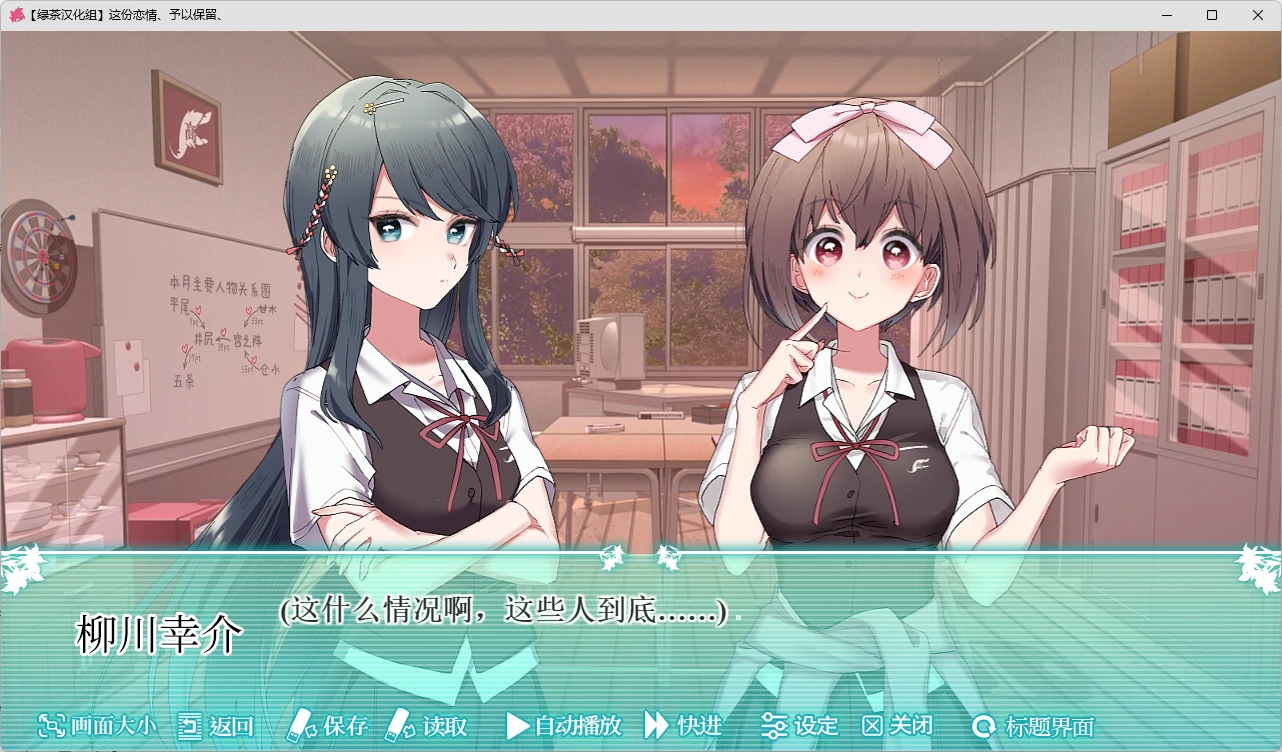The image size is (1282, 752).
Task: Click the dialogue text to advance
Action: click(x=502, y=613)
